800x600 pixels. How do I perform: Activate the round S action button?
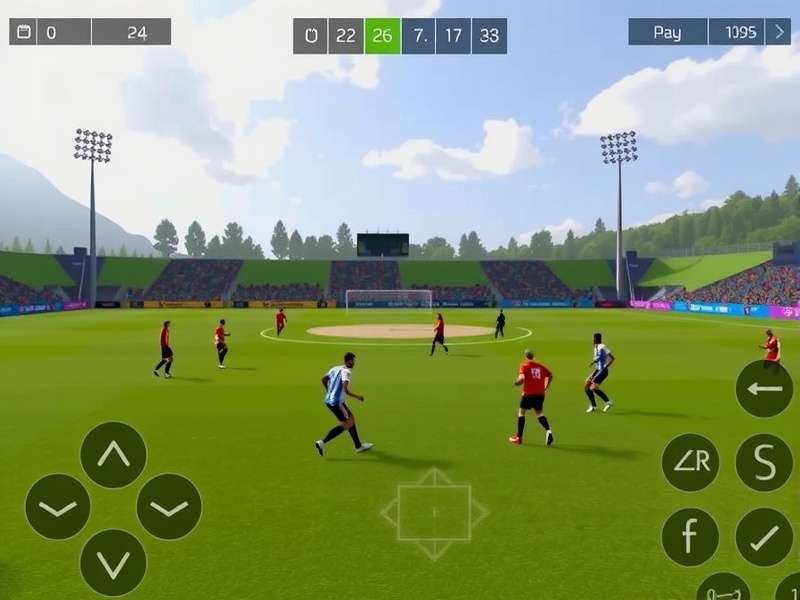[764, 462]
